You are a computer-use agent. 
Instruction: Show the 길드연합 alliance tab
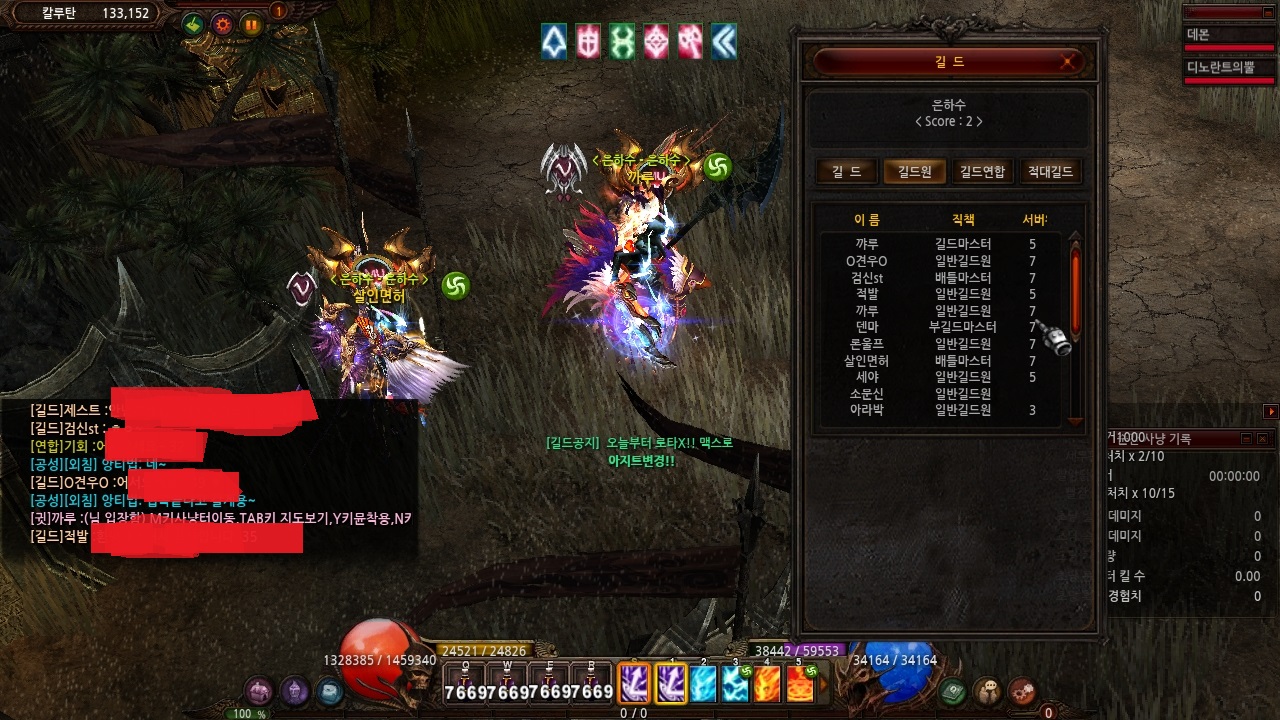pos(982,171)
